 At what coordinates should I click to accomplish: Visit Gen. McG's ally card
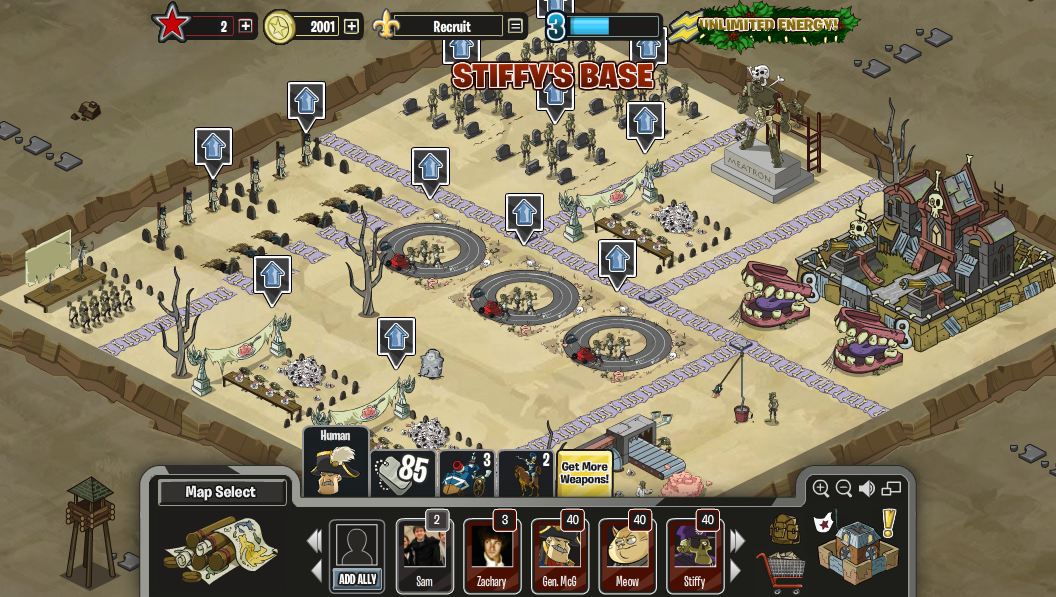559,555
